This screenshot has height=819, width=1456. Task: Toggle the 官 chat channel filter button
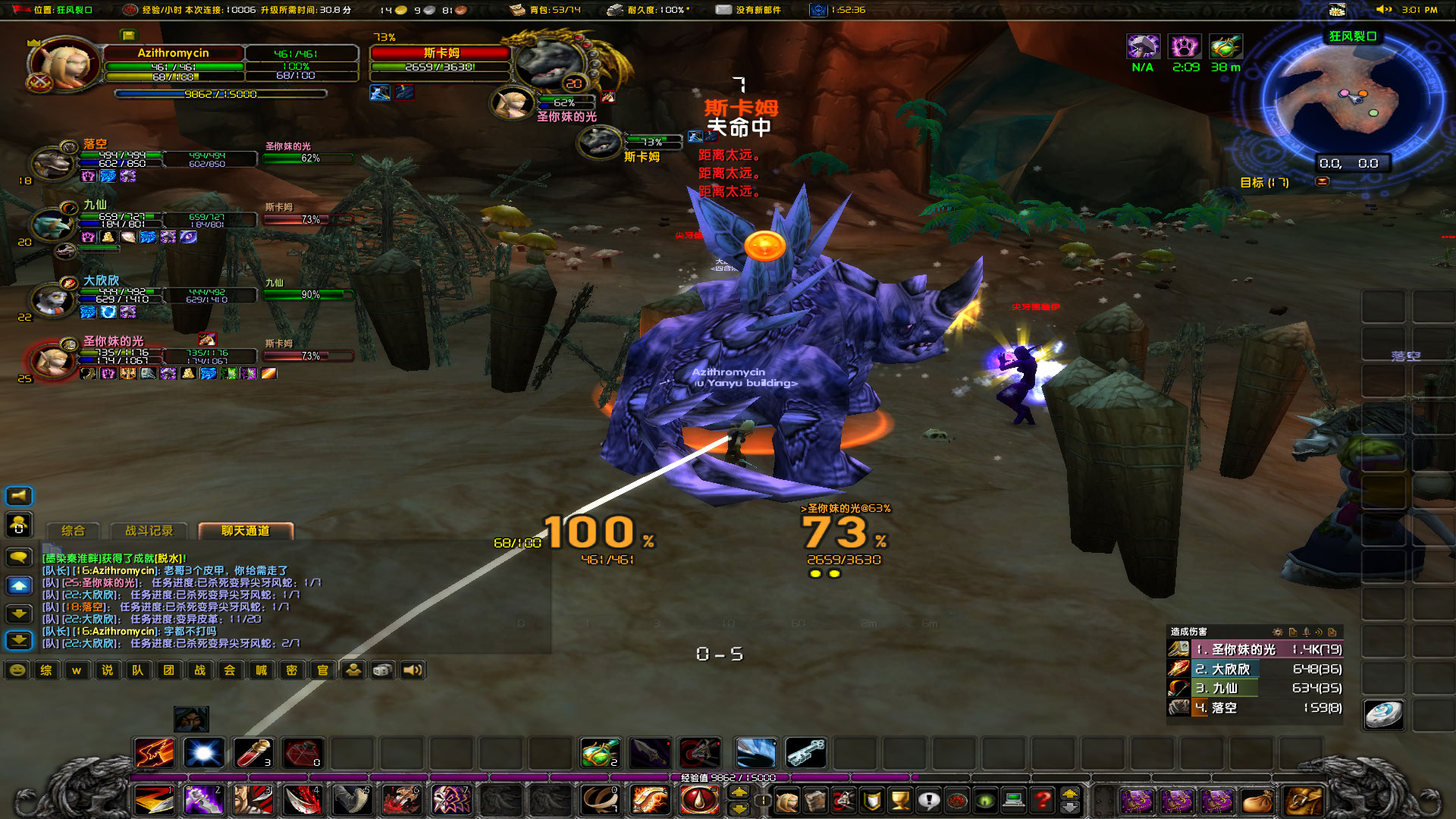tap(322, 670)
